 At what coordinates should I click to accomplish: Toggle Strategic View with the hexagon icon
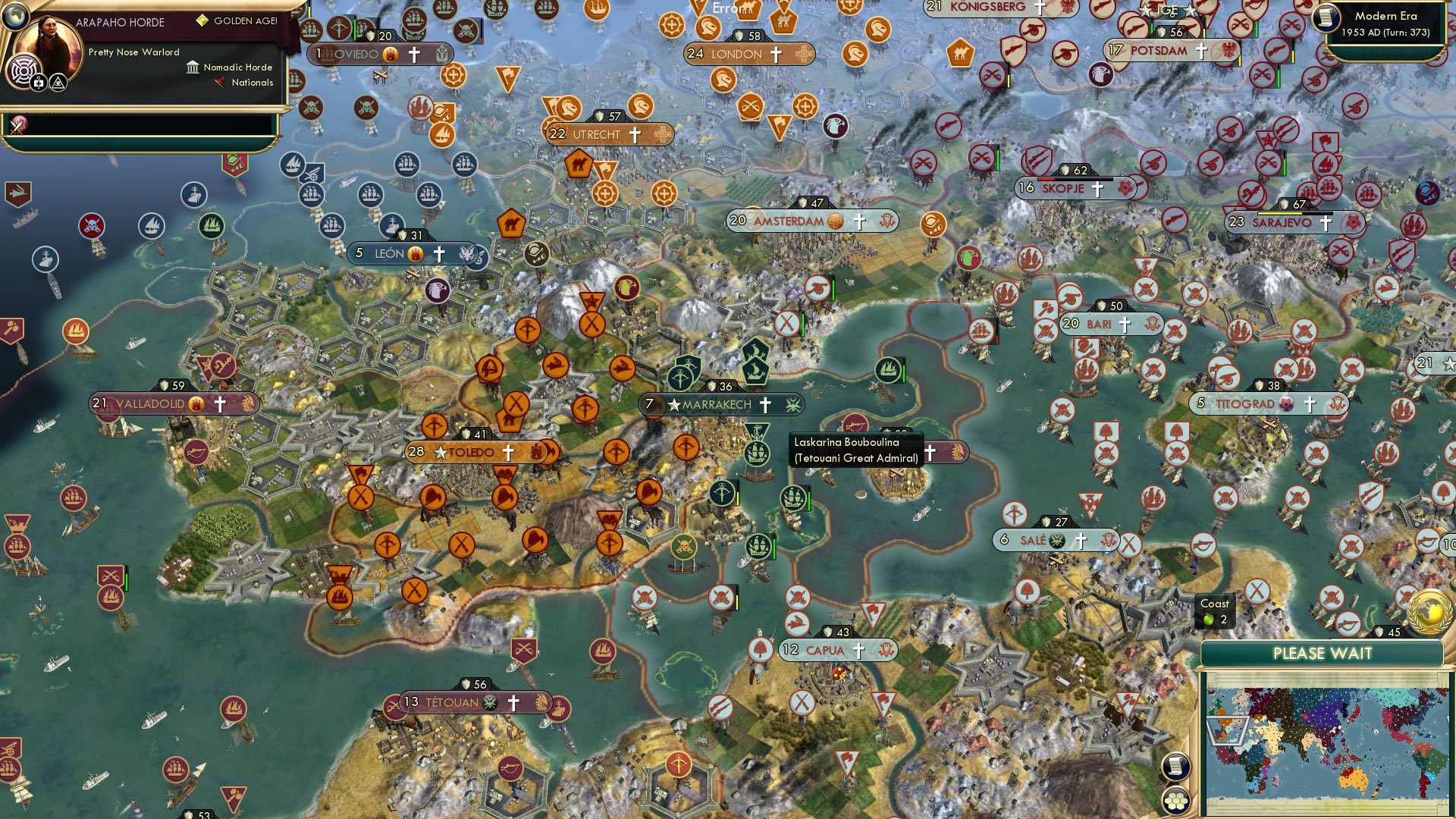pos(1178,802)
